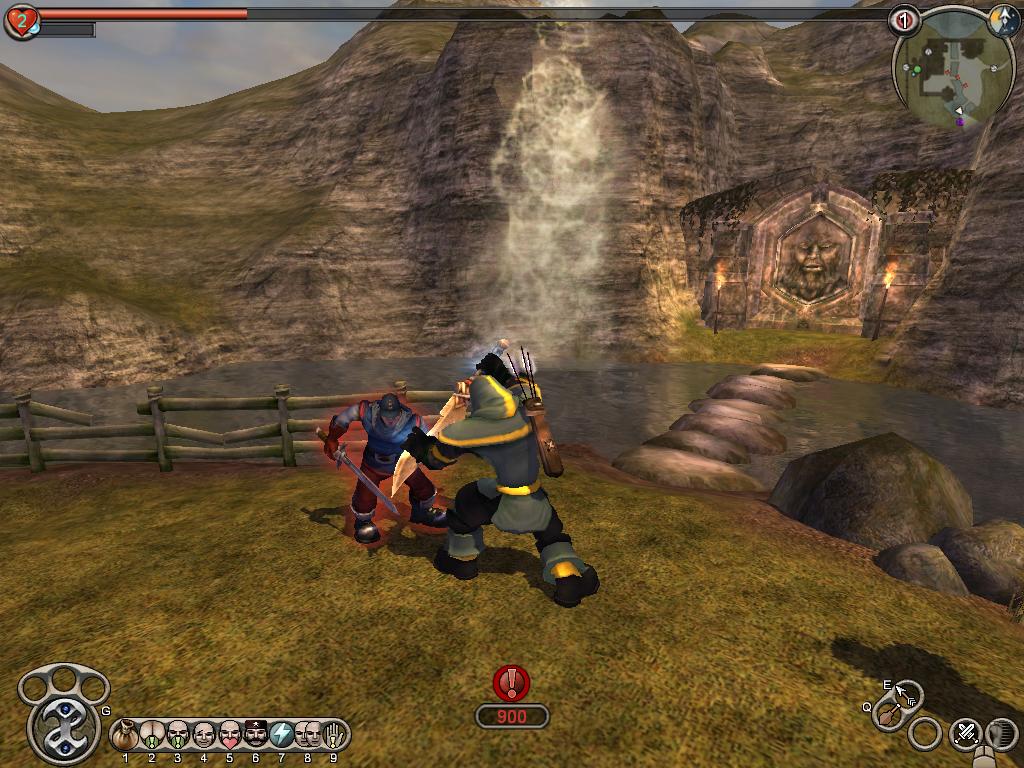This screenshot has height=768, width=1024.
Task: Click the red exclamation alert icon
Action: click(x=512, y=683)
